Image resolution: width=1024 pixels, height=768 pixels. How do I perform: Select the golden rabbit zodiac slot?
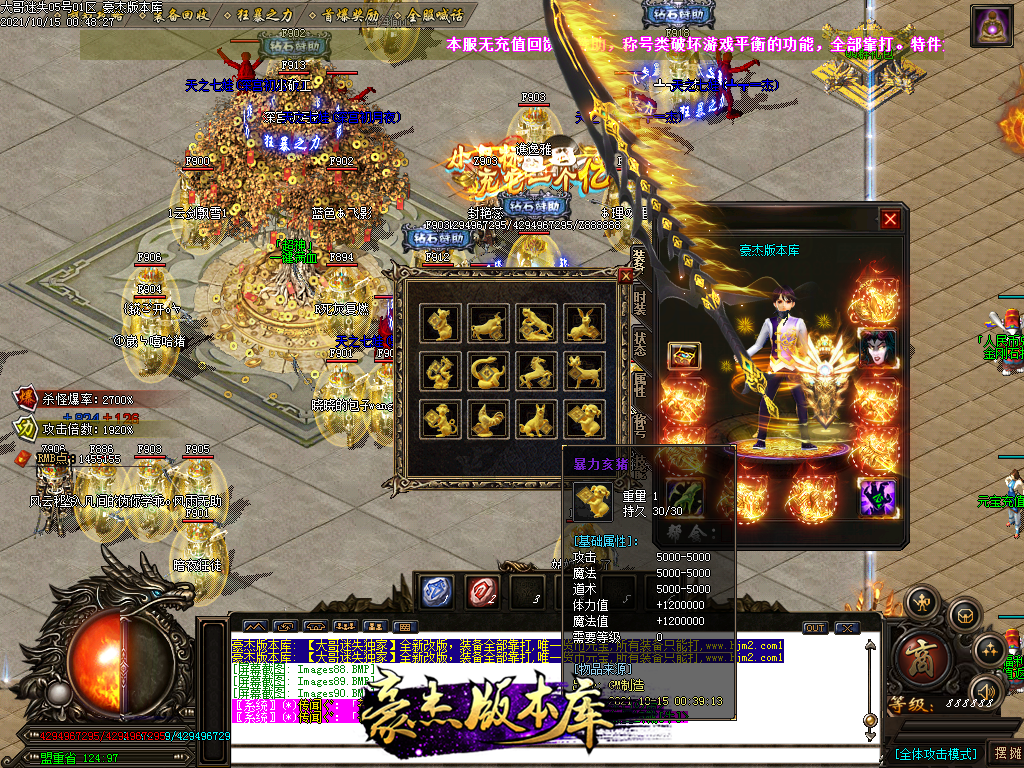pyautogui.click(x=586, y=323)
